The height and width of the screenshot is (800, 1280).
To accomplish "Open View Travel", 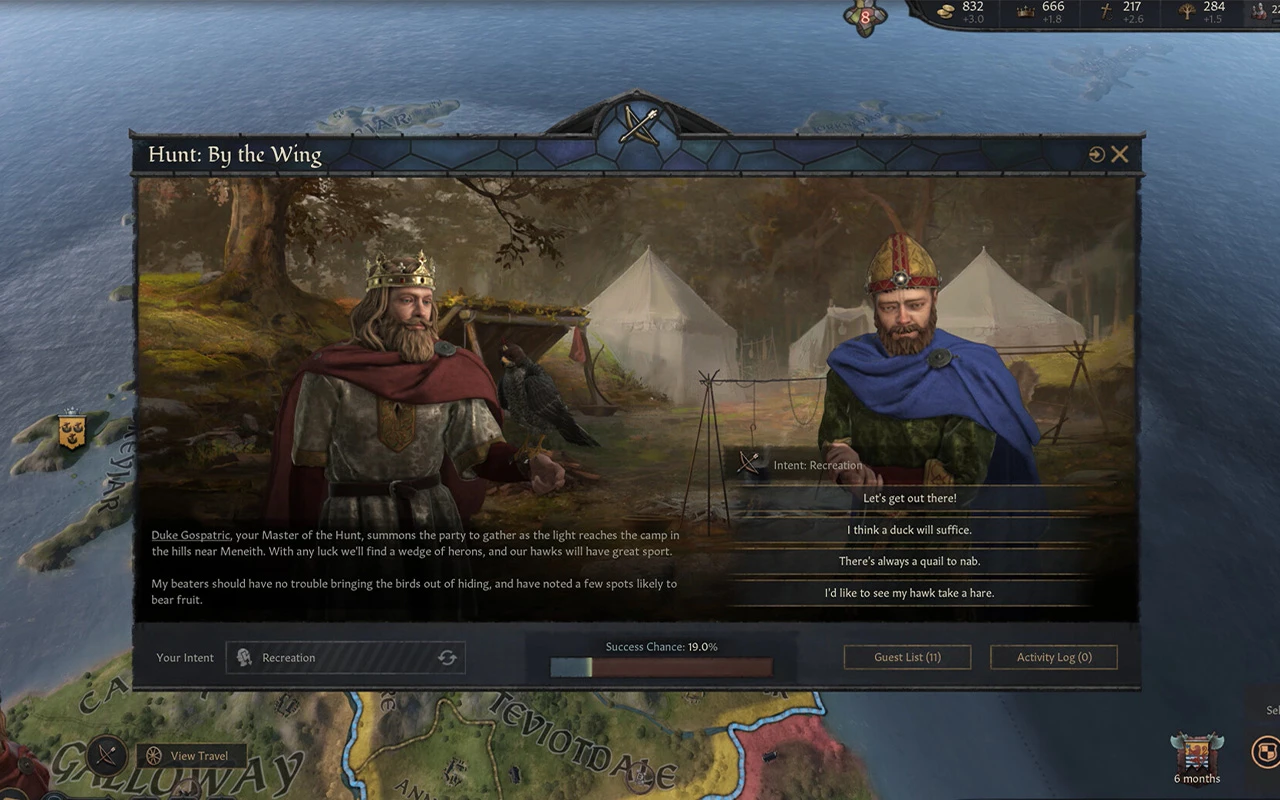I will click(x=196, y=756).
